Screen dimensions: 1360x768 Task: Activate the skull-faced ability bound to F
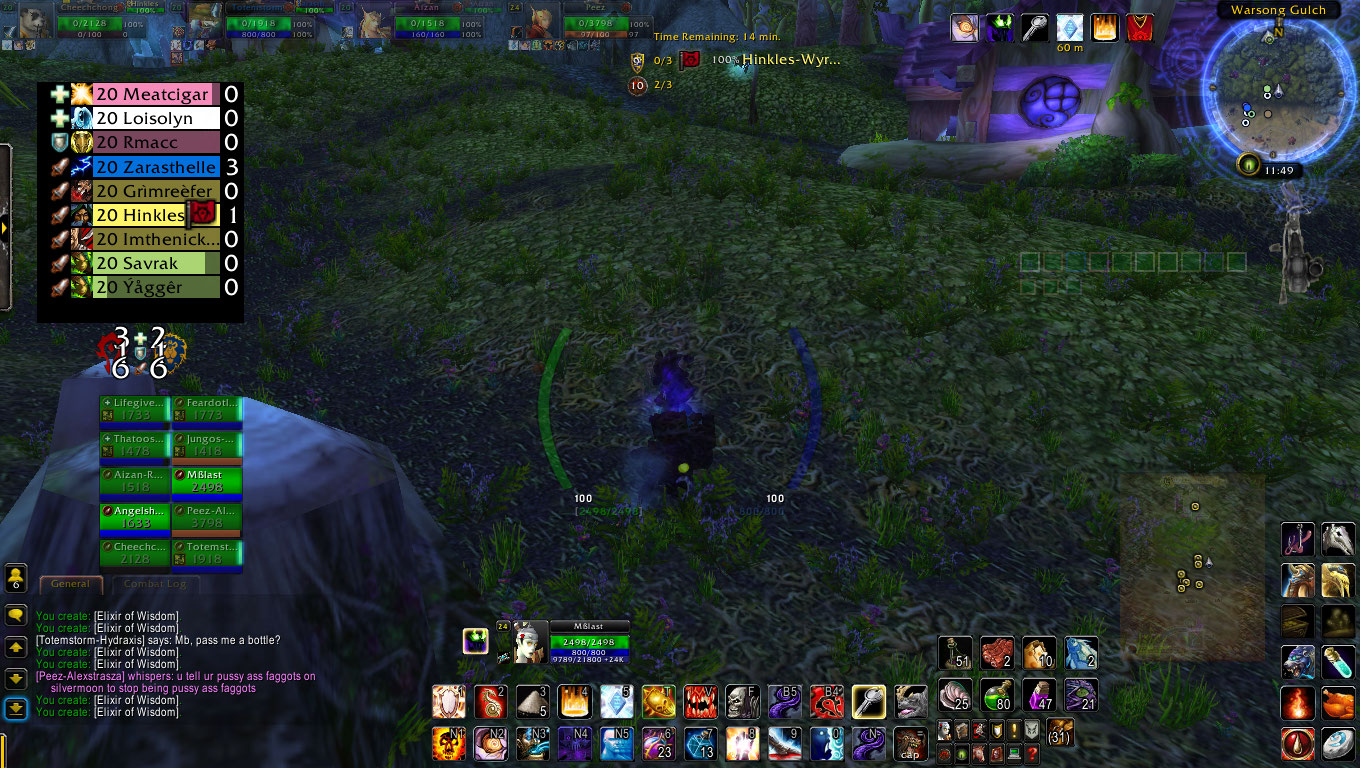tap(741, 701)
